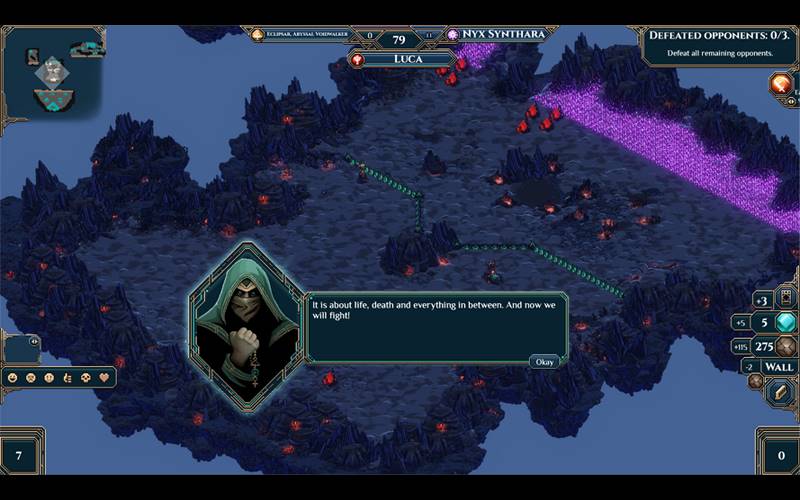Screen dimensions: 800x500
Task: Send the heart emote
Action: coord(102,378)
